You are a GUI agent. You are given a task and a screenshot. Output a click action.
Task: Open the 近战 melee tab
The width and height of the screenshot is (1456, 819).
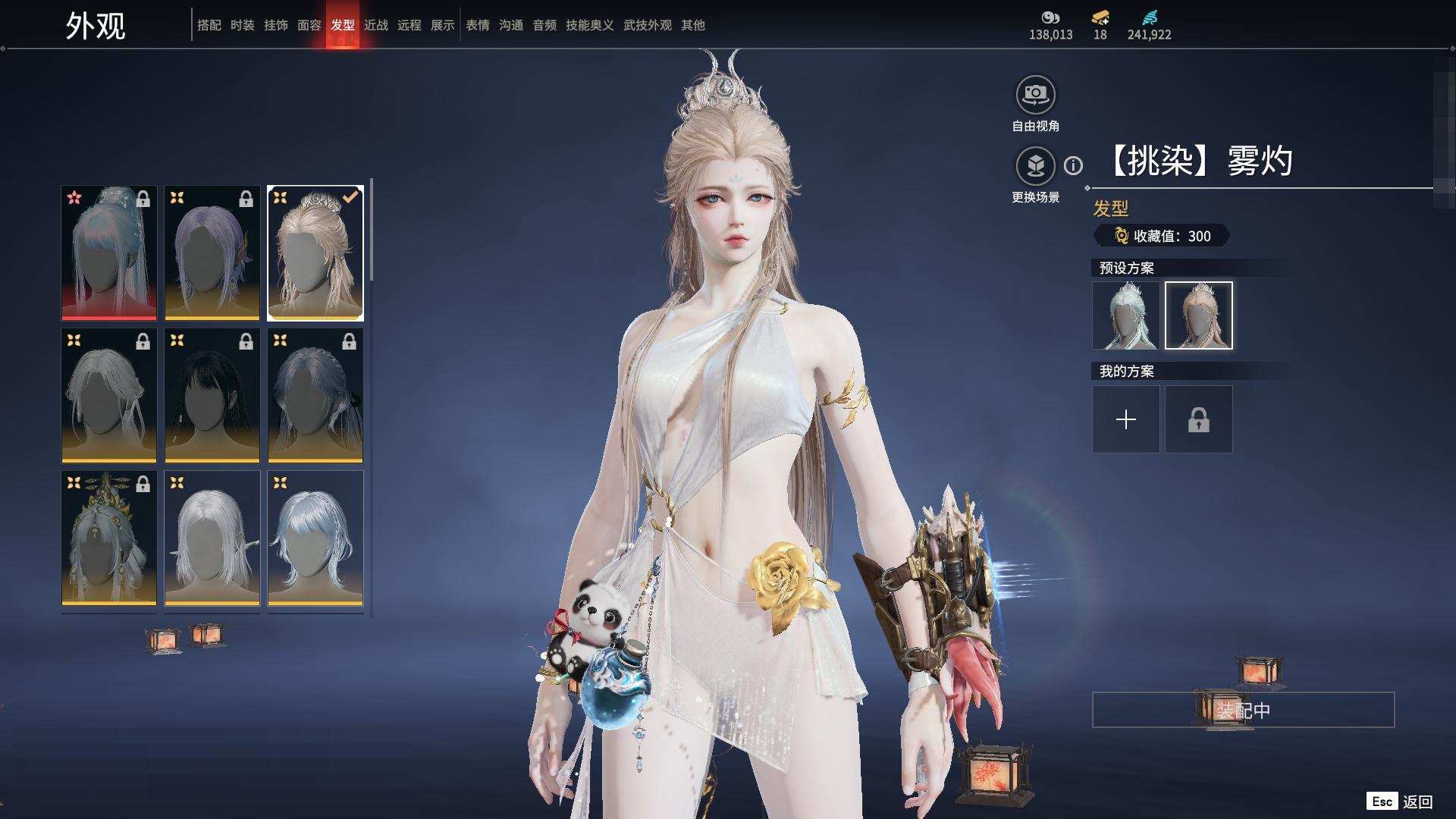click(375, 25)
